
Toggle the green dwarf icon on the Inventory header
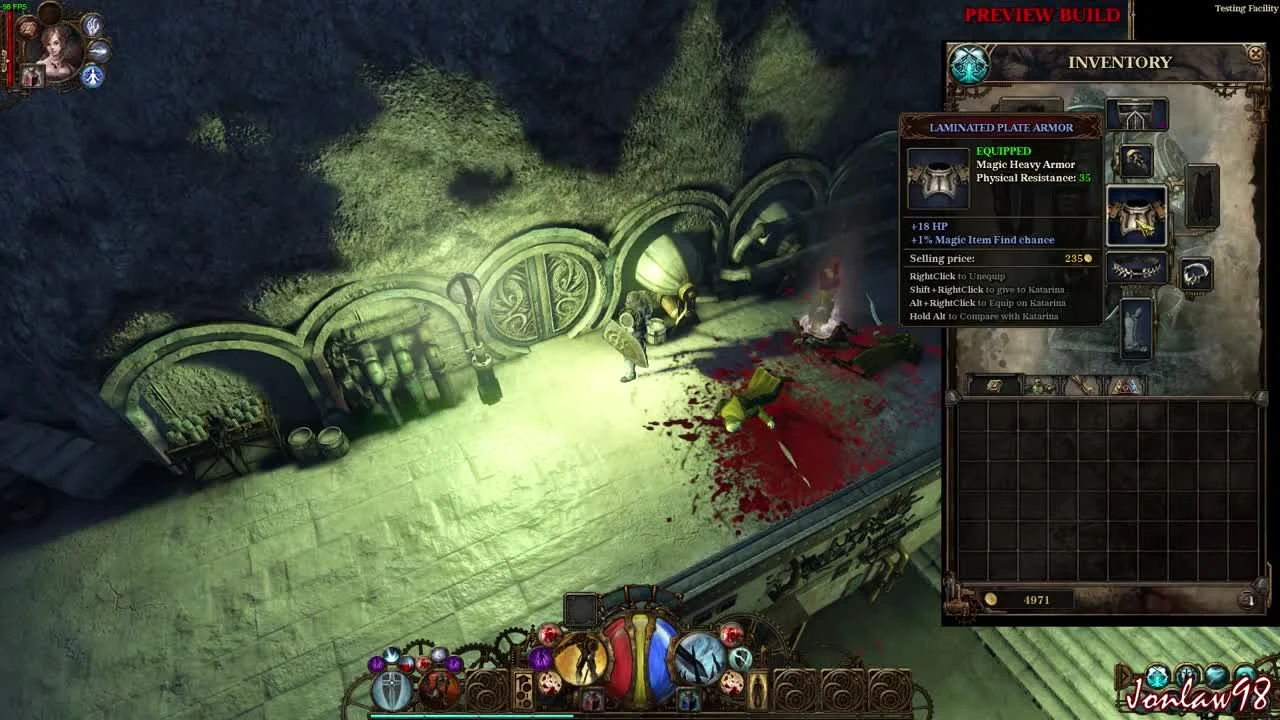(x=967, y=64)
